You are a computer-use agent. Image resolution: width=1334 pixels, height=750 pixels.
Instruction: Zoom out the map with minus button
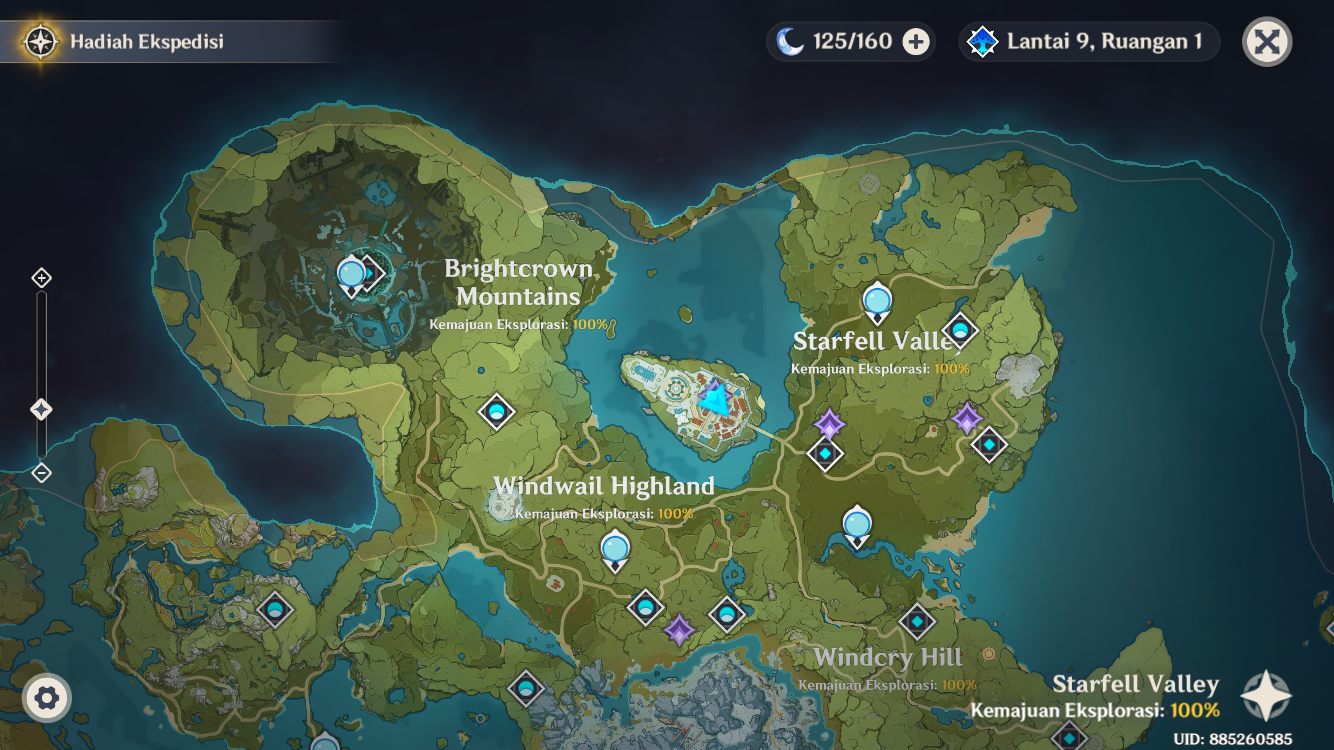click(x=41, y=473)
